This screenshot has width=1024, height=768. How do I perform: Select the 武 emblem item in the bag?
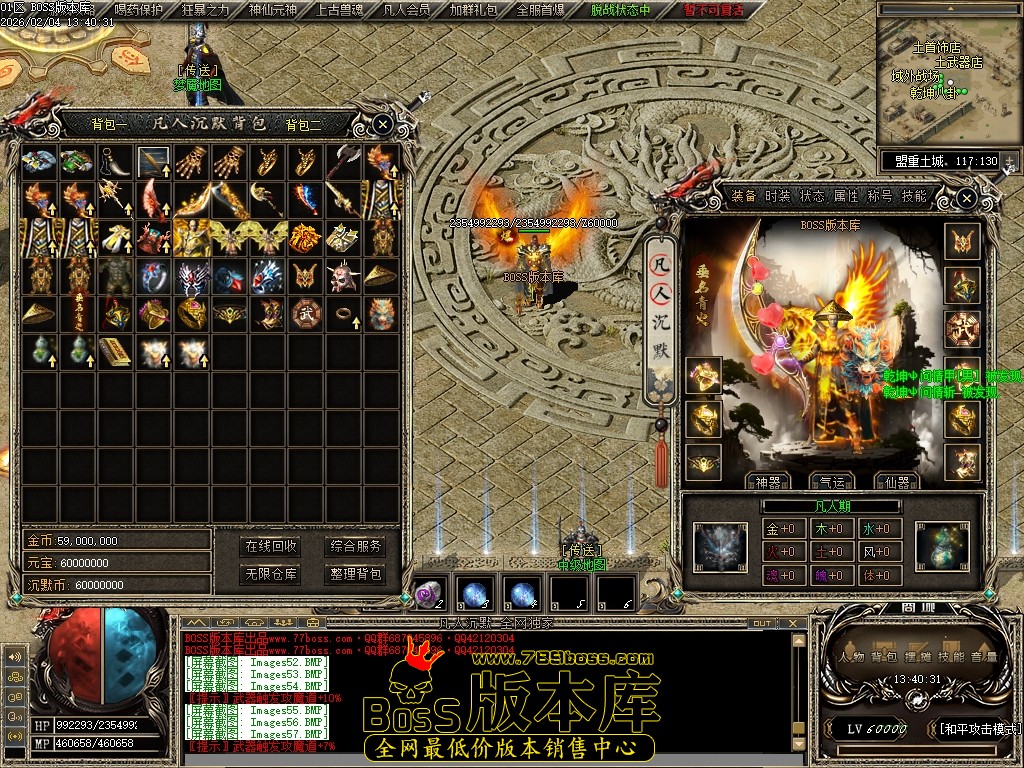305,312
